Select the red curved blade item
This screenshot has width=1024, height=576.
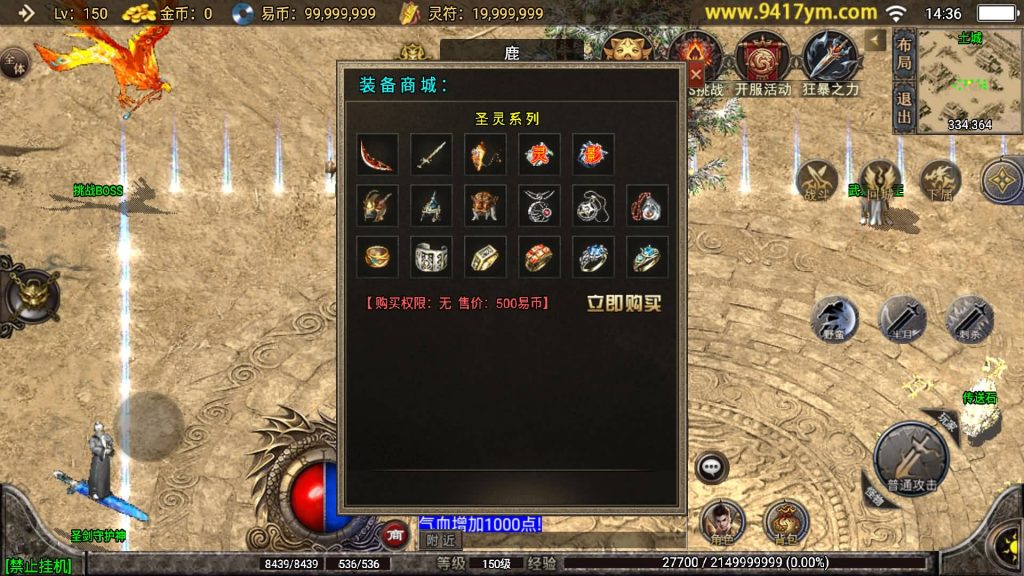pyautogui.click(x=377, y=155)
